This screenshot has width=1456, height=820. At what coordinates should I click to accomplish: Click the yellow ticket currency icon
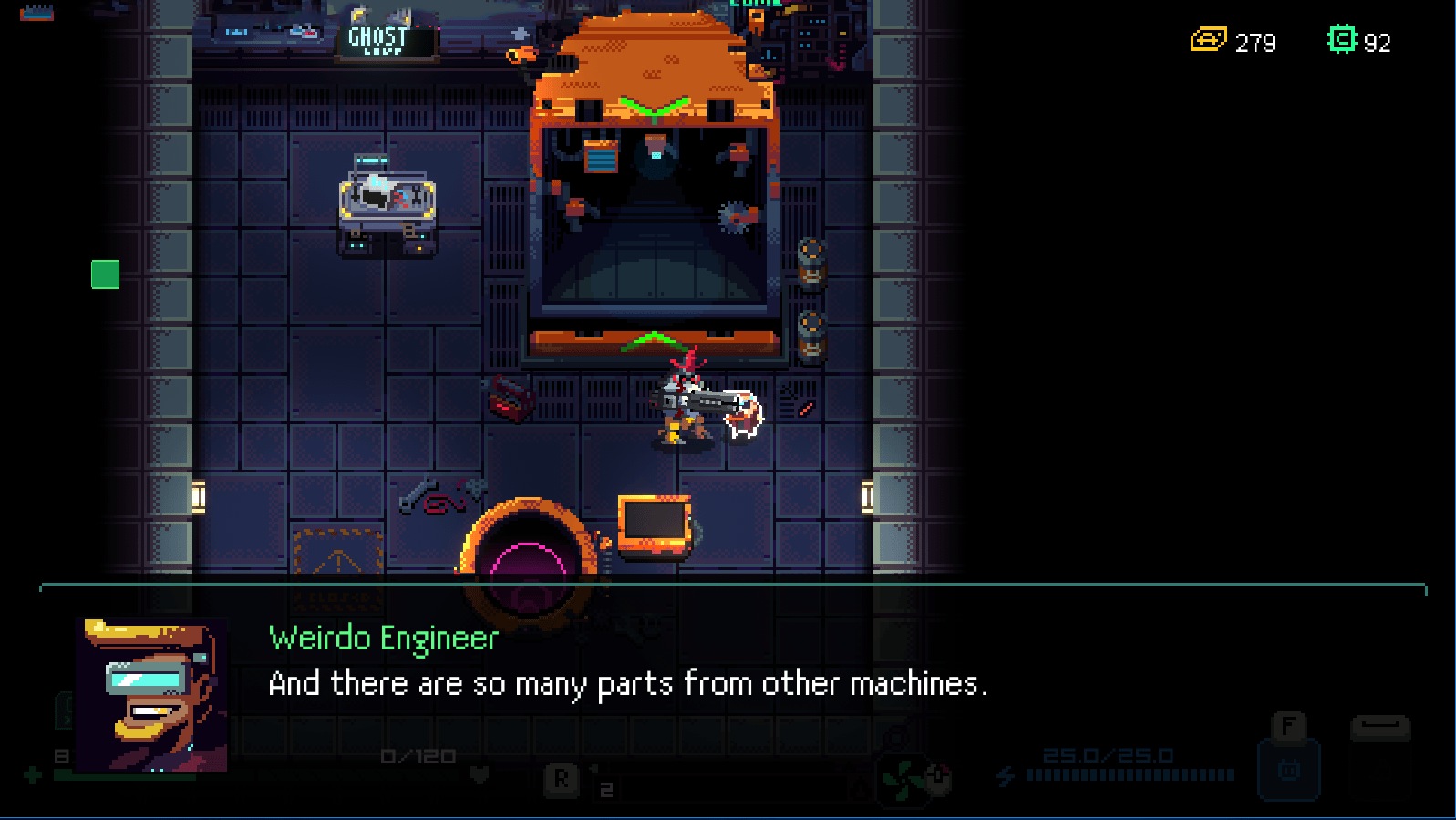tap(1208, 40)
